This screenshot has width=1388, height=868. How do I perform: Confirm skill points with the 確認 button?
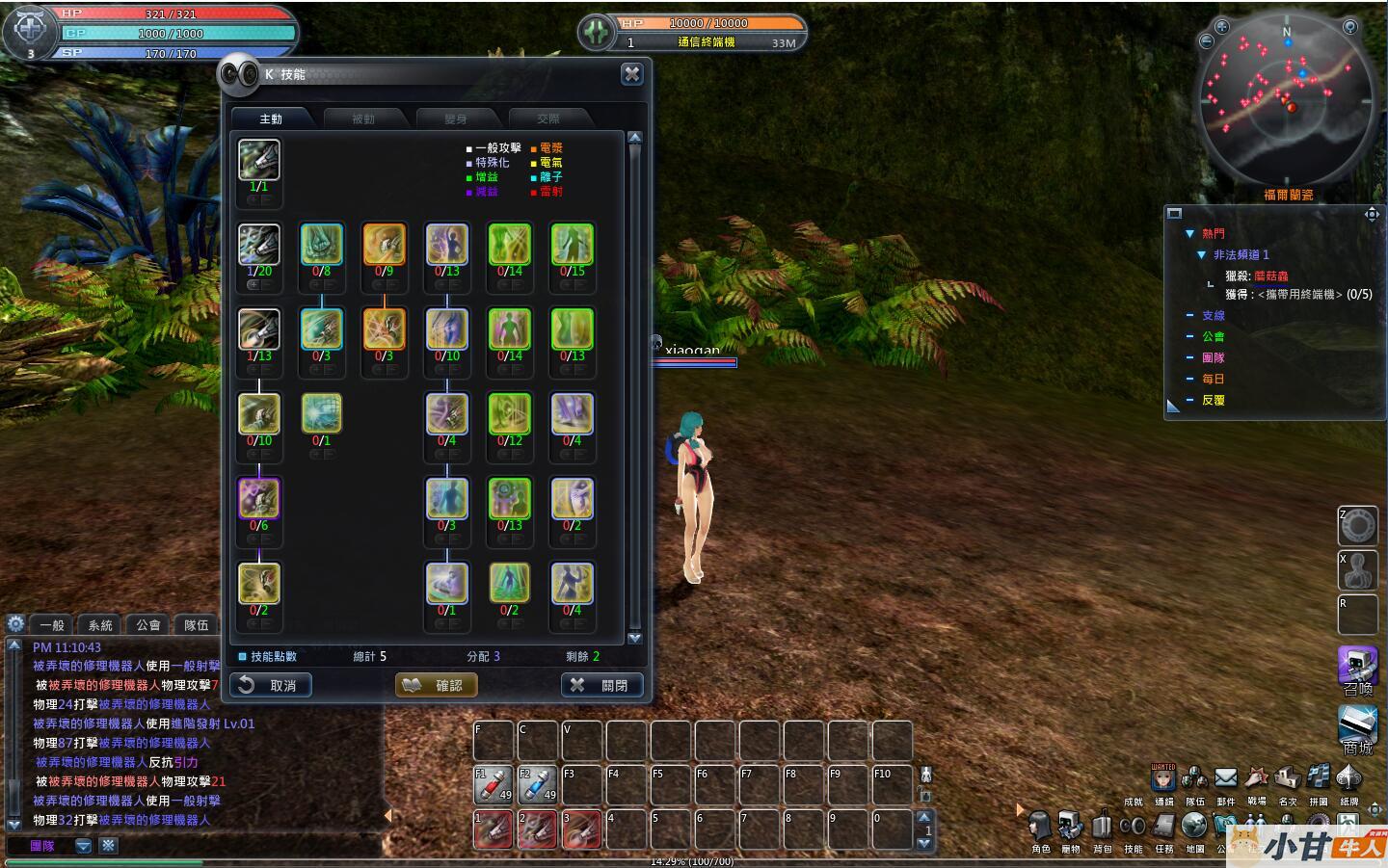click(436, 685)
